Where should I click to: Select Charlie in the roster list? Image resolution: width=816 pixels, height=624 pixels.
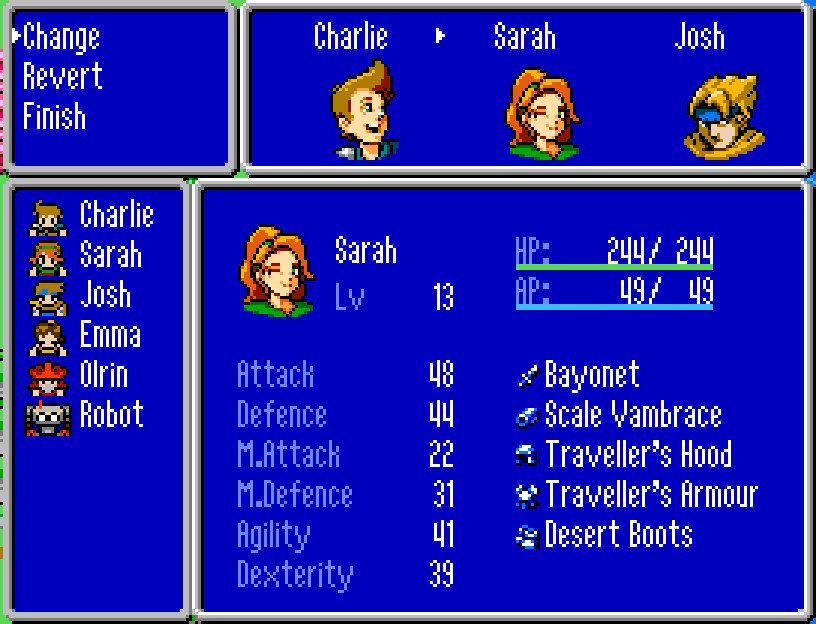116,215
